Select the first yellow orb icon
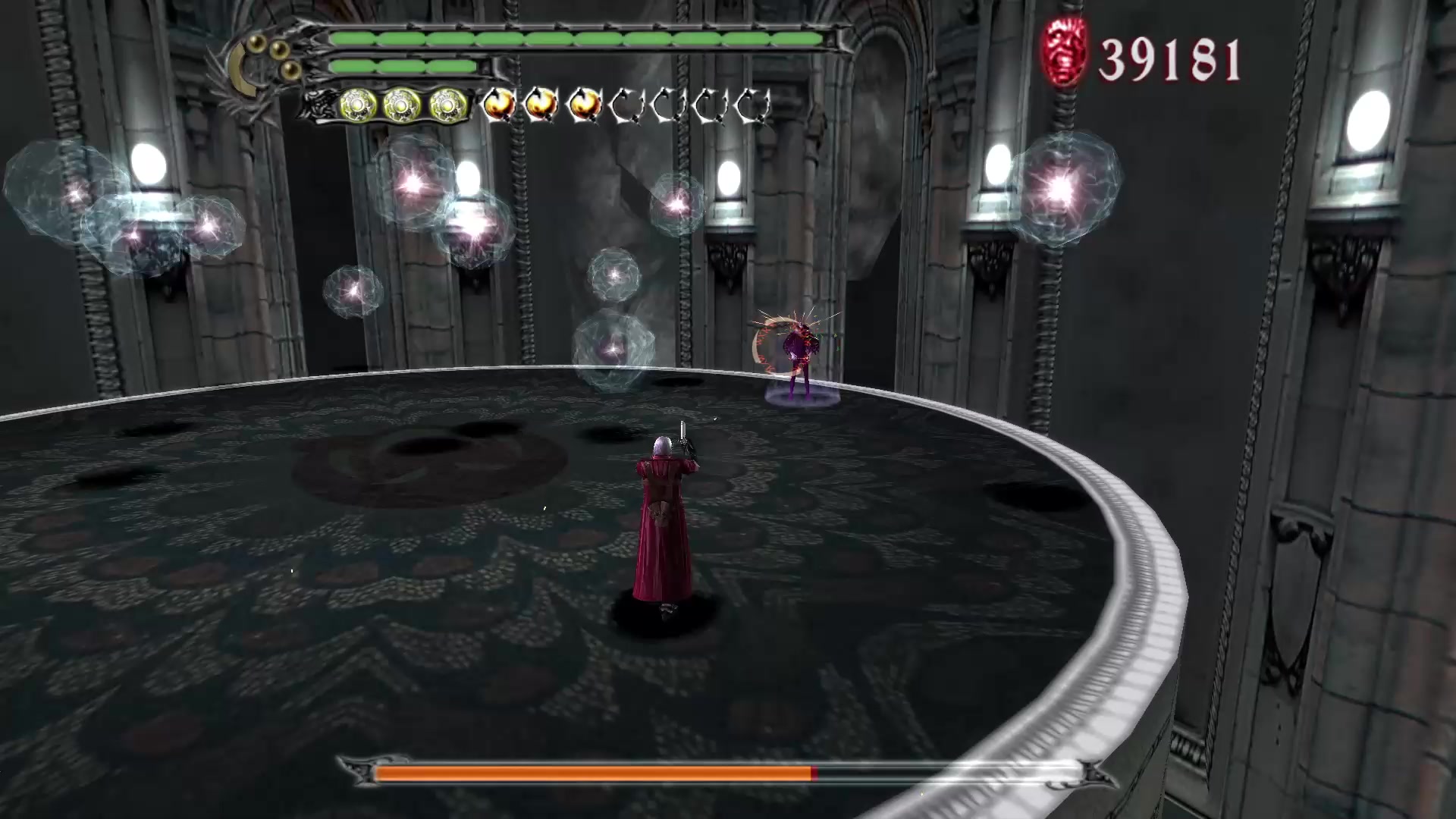The image size is (1456, 819). pos(356,105)
